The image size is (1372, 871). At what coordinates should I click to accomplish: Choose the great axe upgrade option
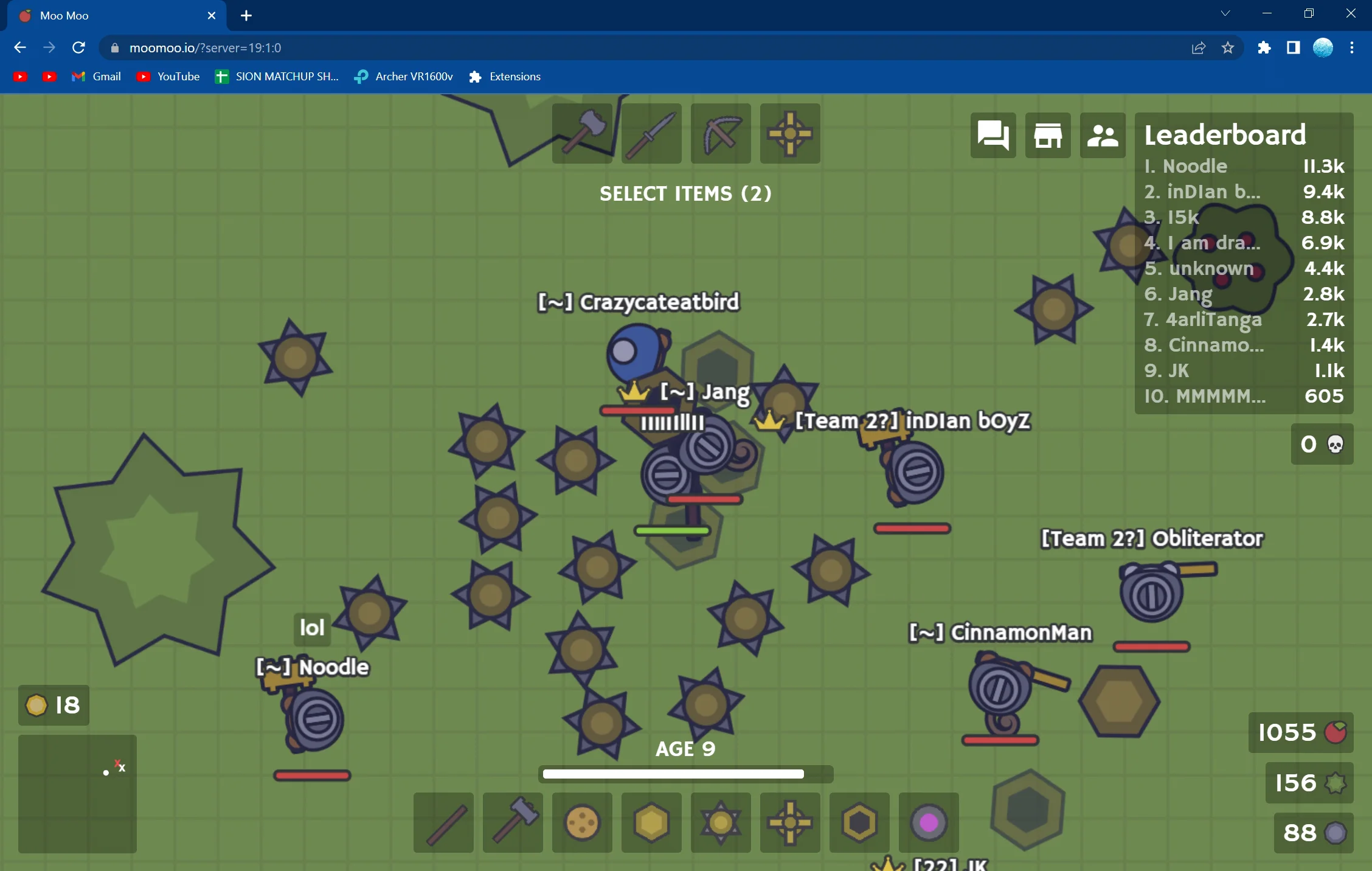coord(582,133)
